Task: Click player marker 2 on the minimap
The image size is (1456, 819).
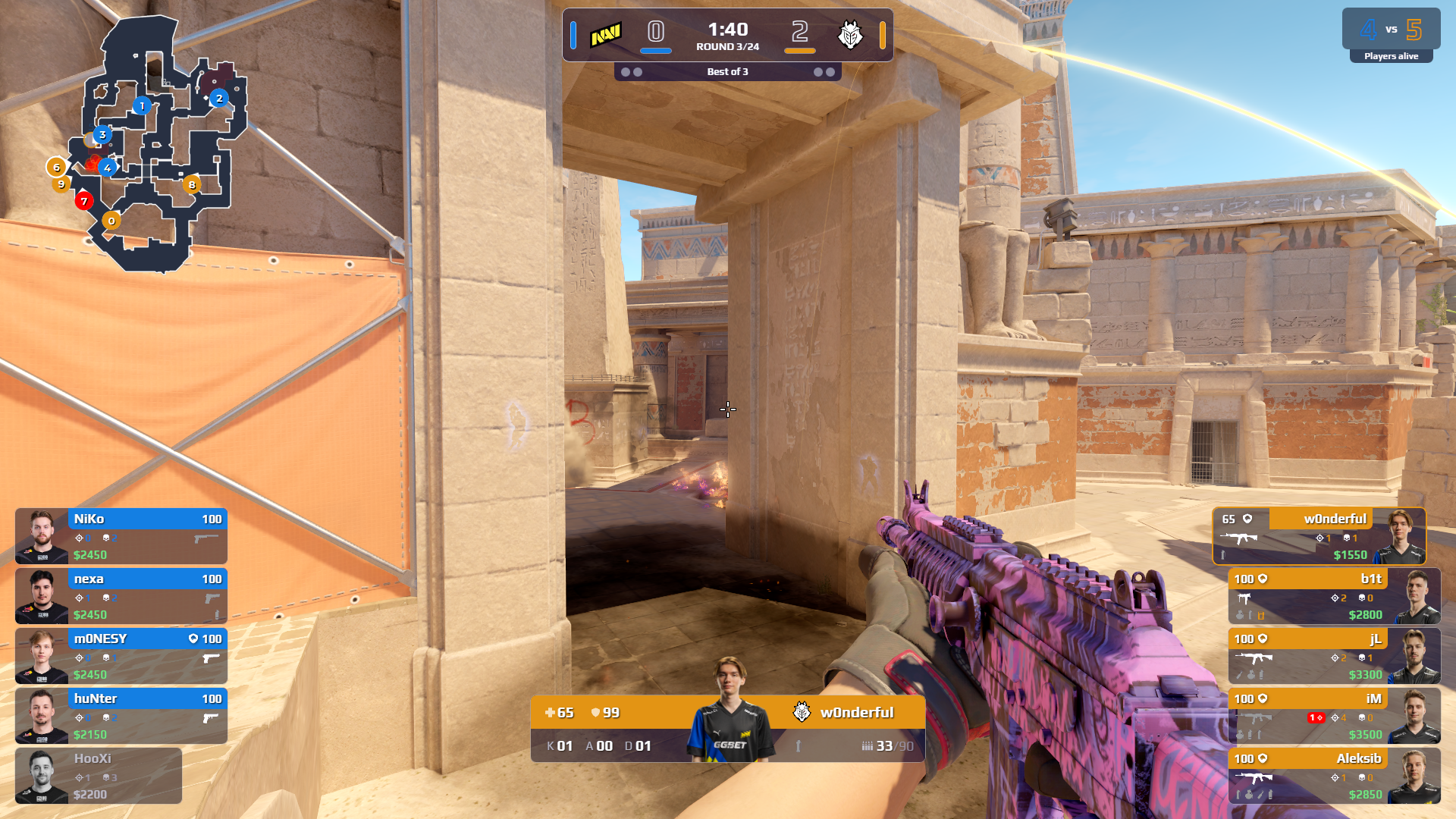Action: 219,98
